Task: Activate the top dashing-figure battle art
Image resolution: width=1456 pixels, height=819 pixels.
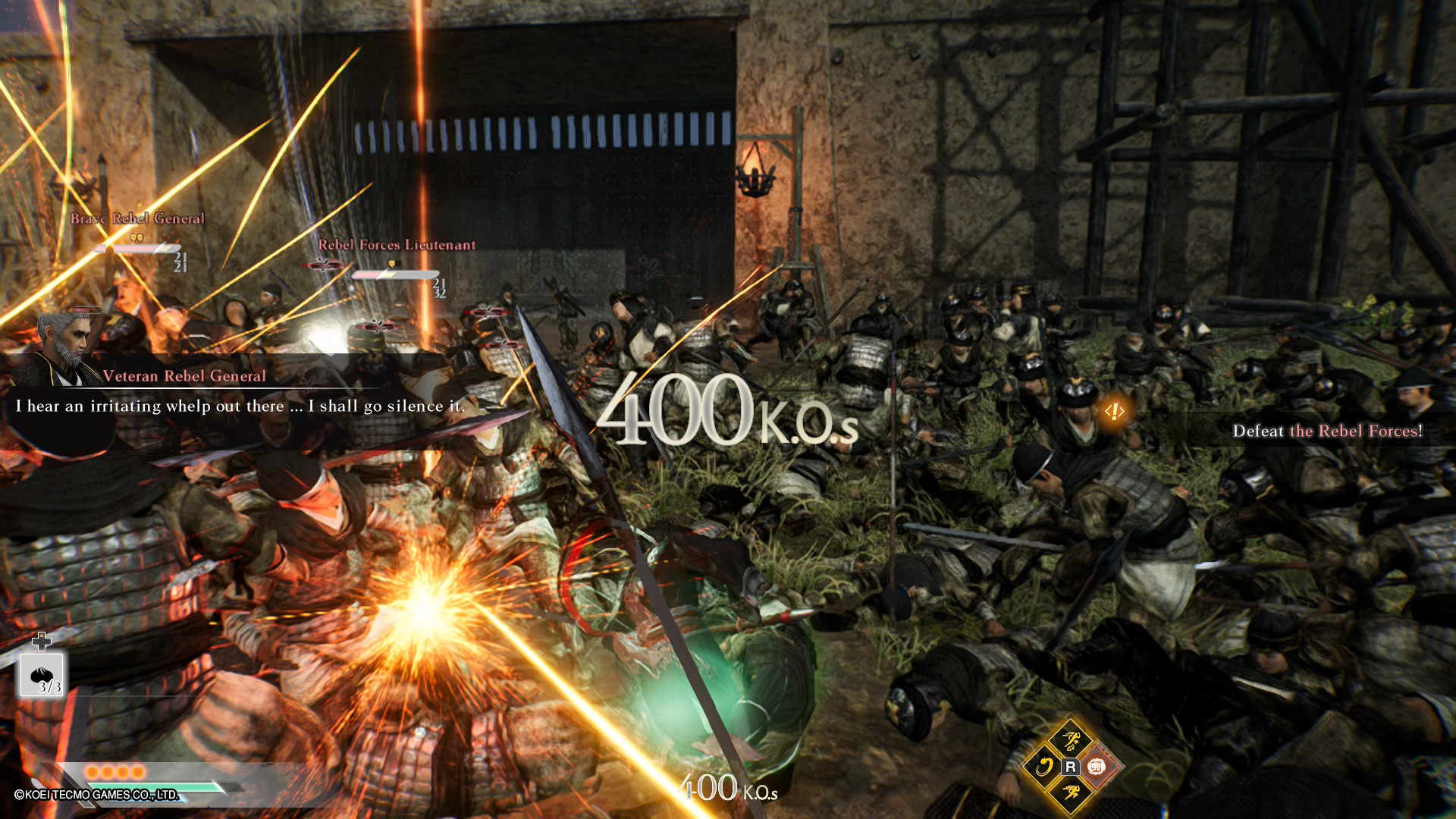Action: coord(1070,740)
